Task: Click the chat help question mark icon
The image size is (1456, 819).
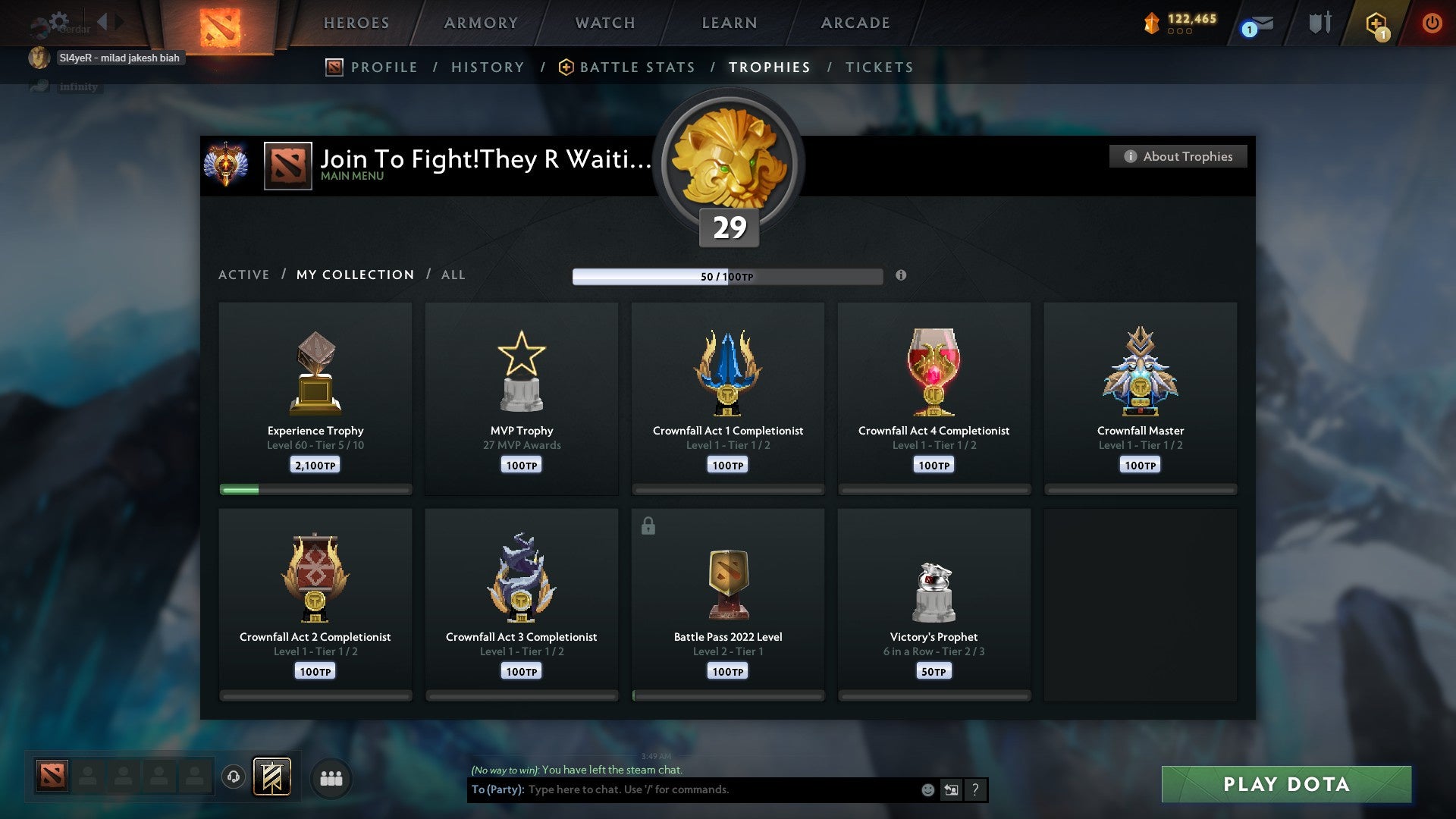Action: [975, 789]
